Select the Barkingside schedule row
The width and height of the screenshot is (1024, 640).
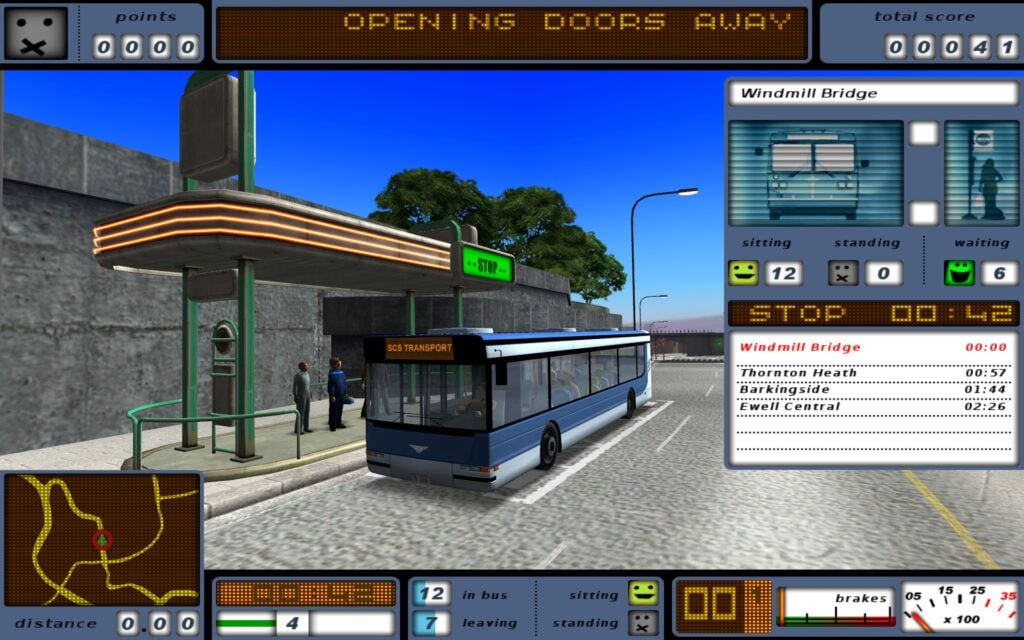(x=872, y=389)
